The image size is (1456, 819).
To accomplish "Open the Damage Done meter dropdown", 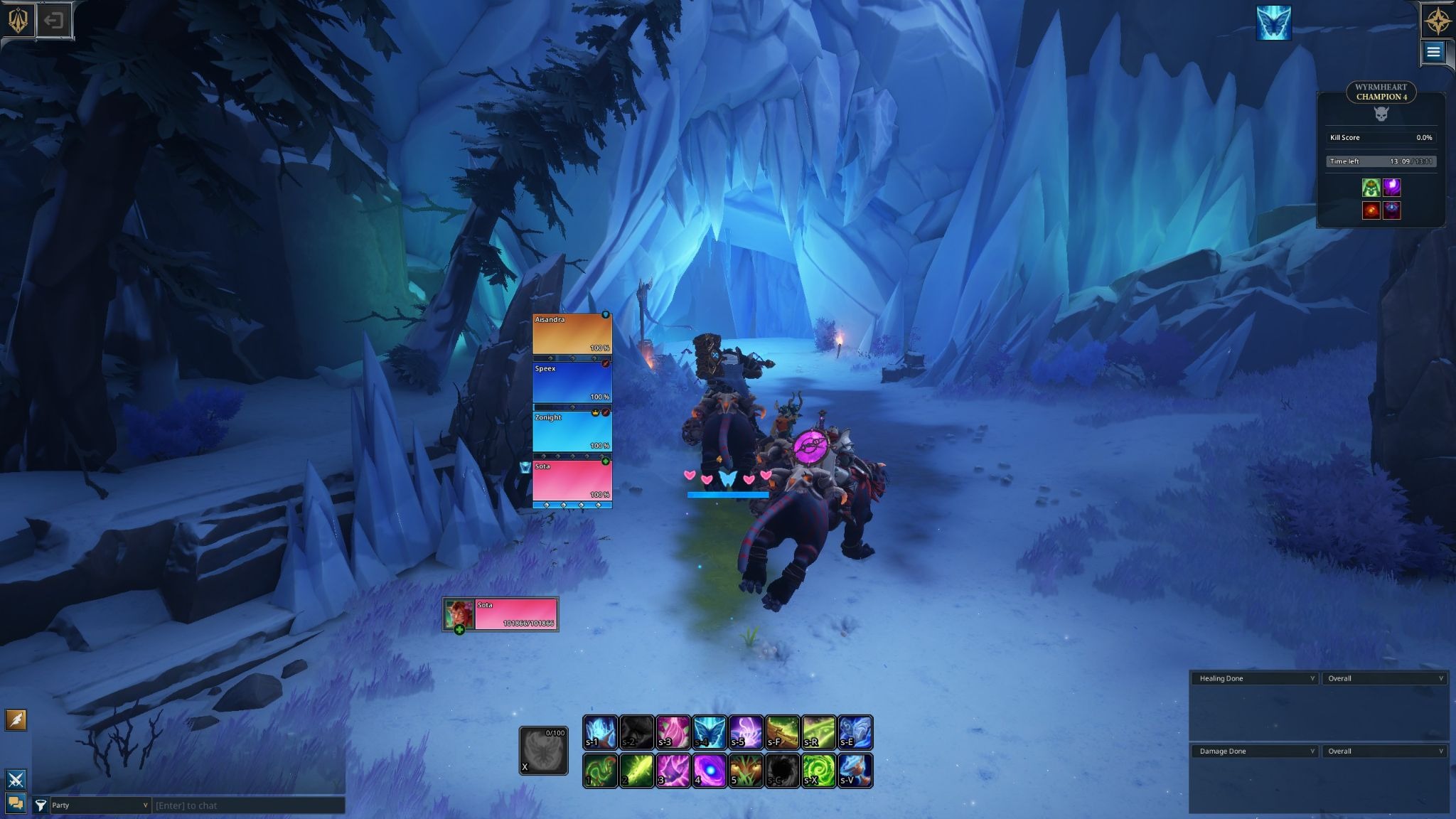I will (x=1255, y=751).
